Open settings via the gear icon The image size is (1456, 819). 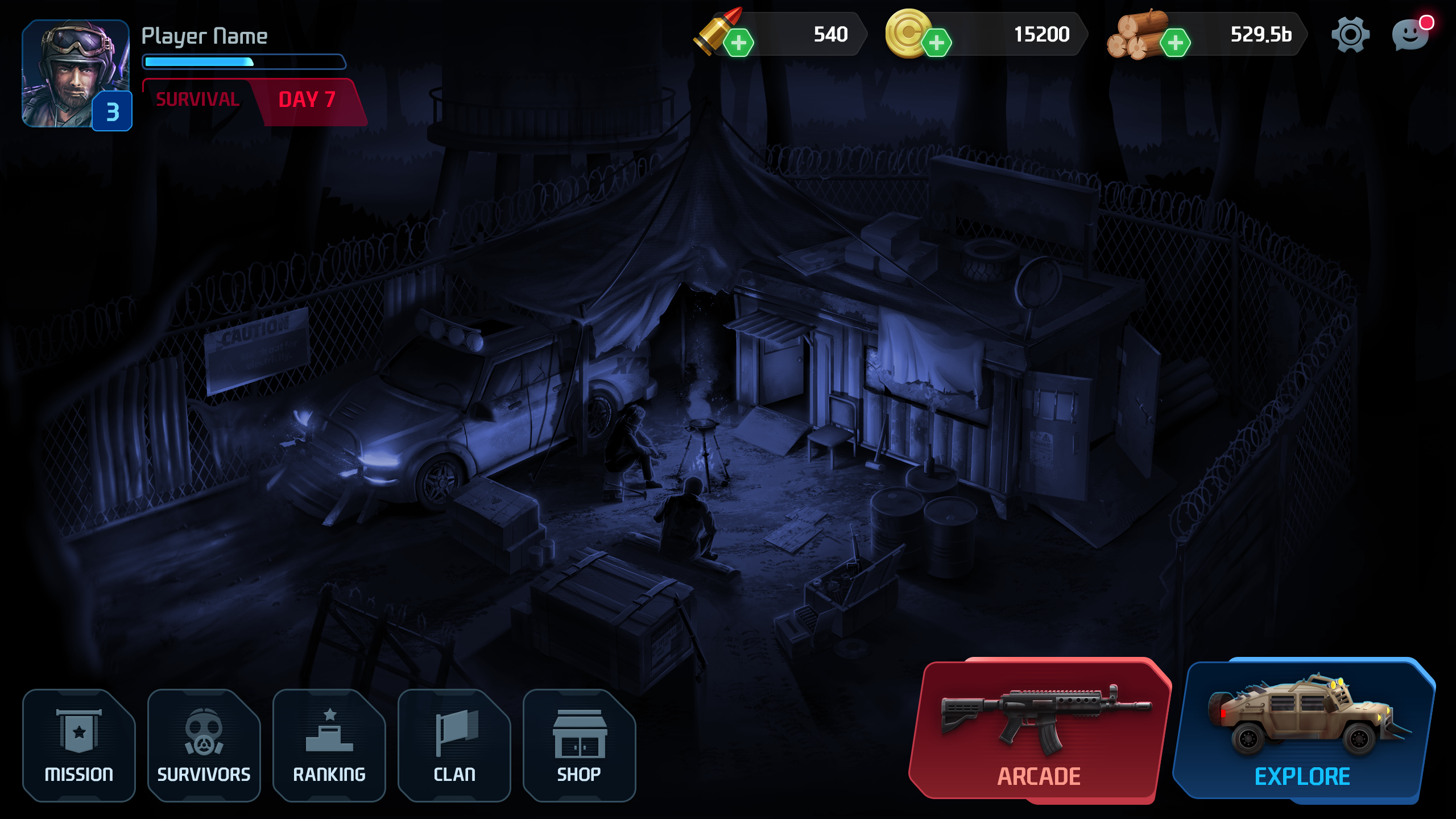coord(1350,35)
